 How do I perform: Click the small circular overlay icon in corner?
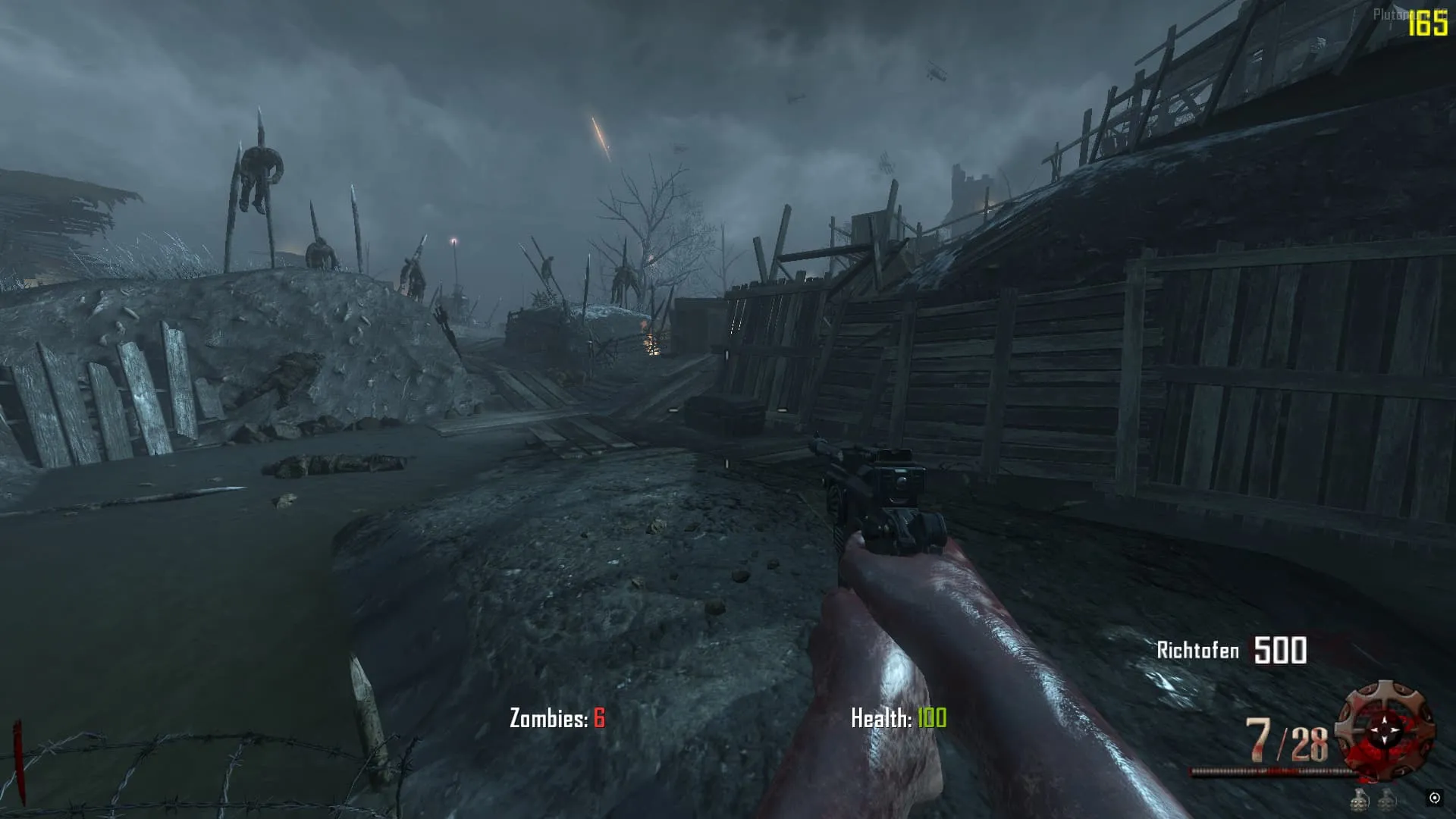coord(1434,798)
